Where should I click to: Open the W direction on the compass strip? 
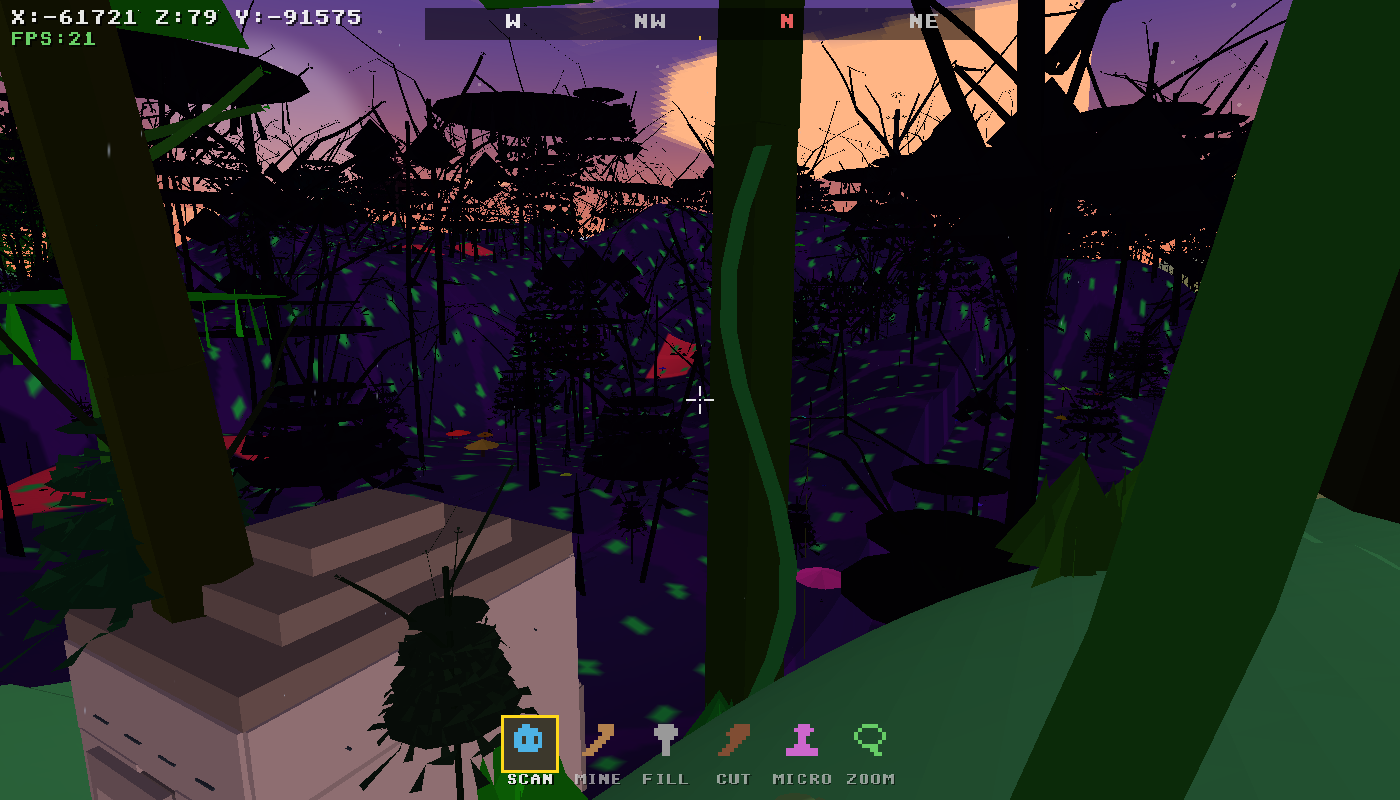[512, 21]
